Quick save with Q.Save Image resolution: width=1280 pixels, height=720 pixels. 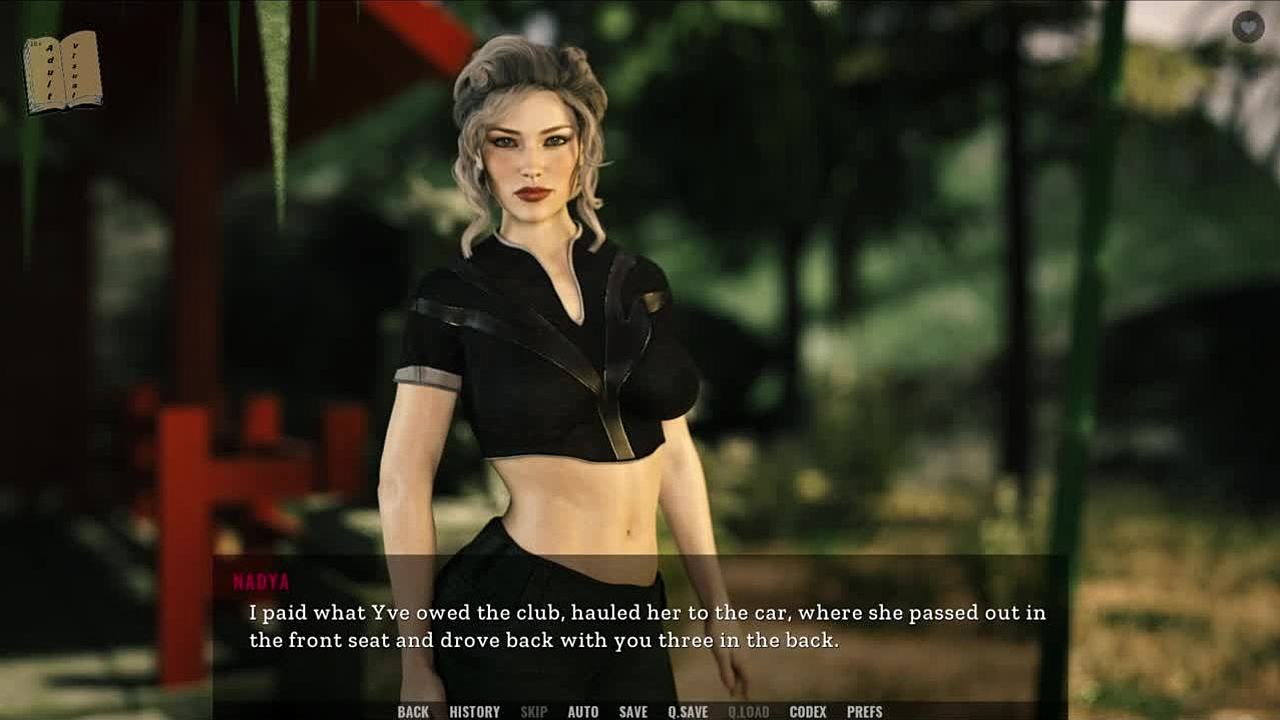(x=688, y=712)
